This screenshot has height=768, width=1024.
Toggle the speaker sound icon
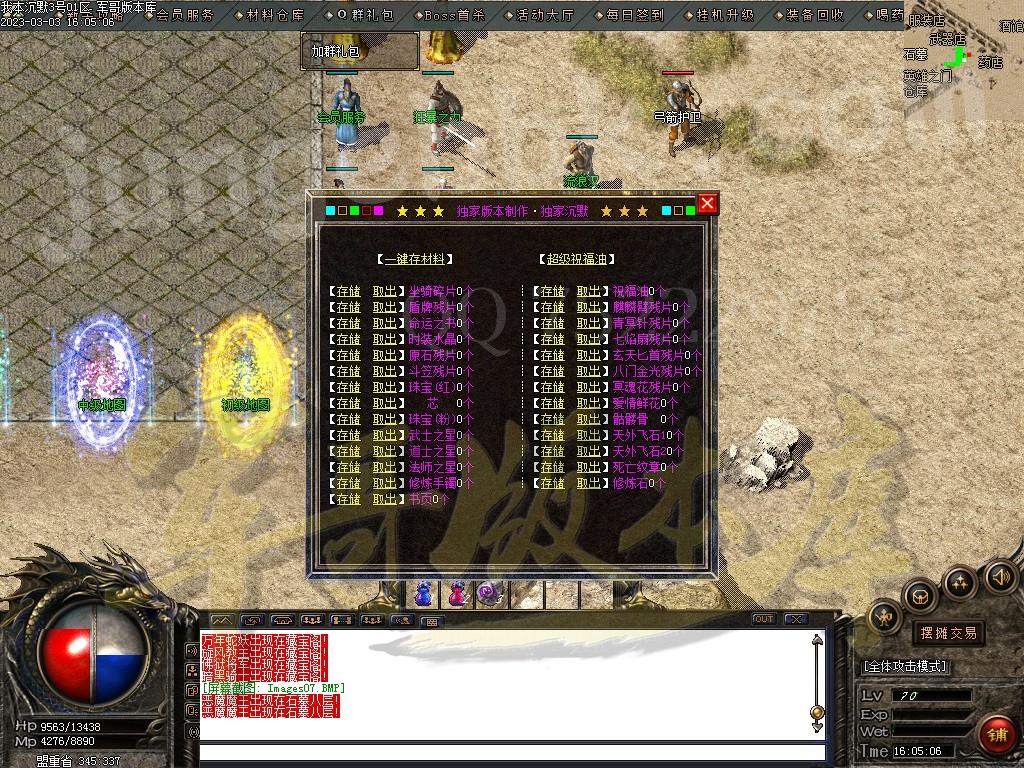click(x=1000, y=577)
